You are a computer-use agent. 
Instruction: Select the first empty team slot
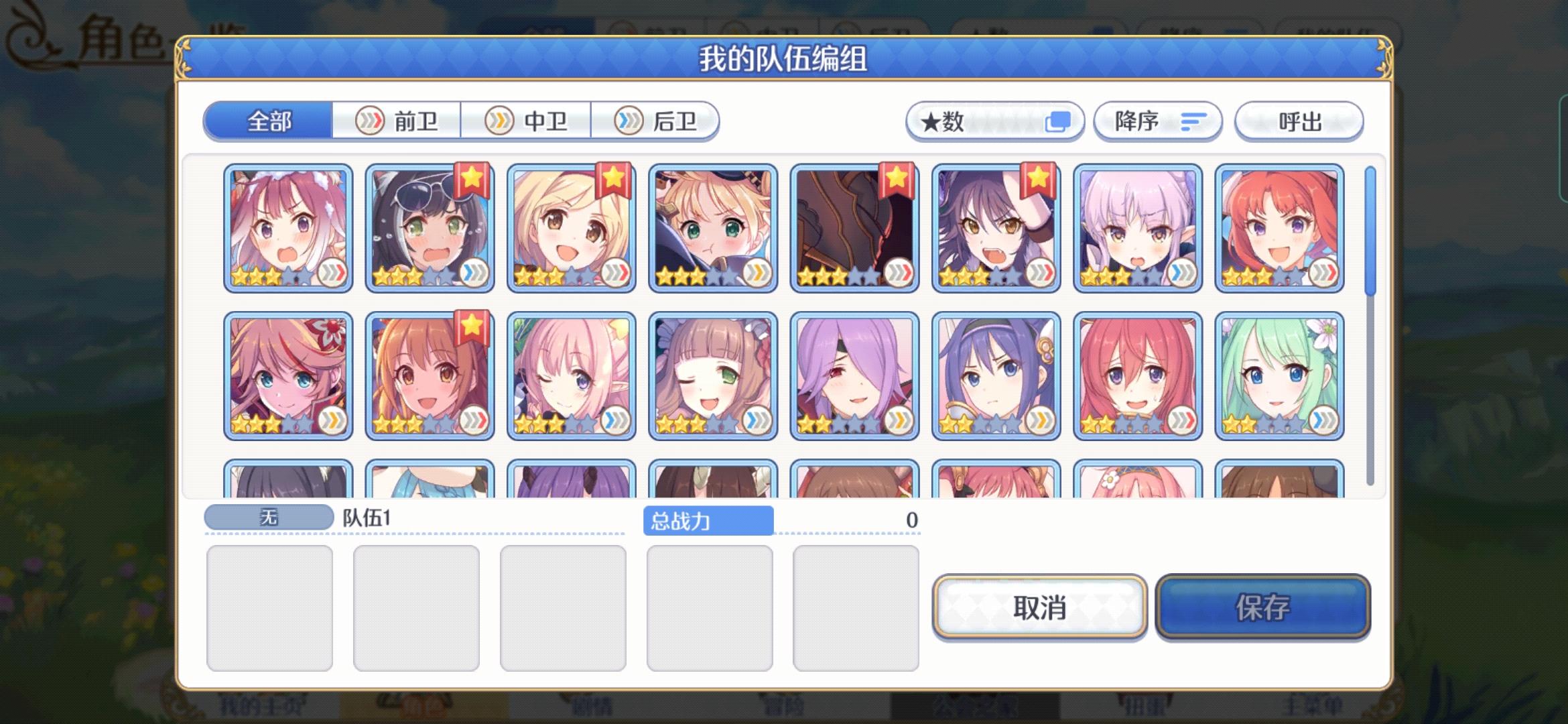(x=270, y=608)
